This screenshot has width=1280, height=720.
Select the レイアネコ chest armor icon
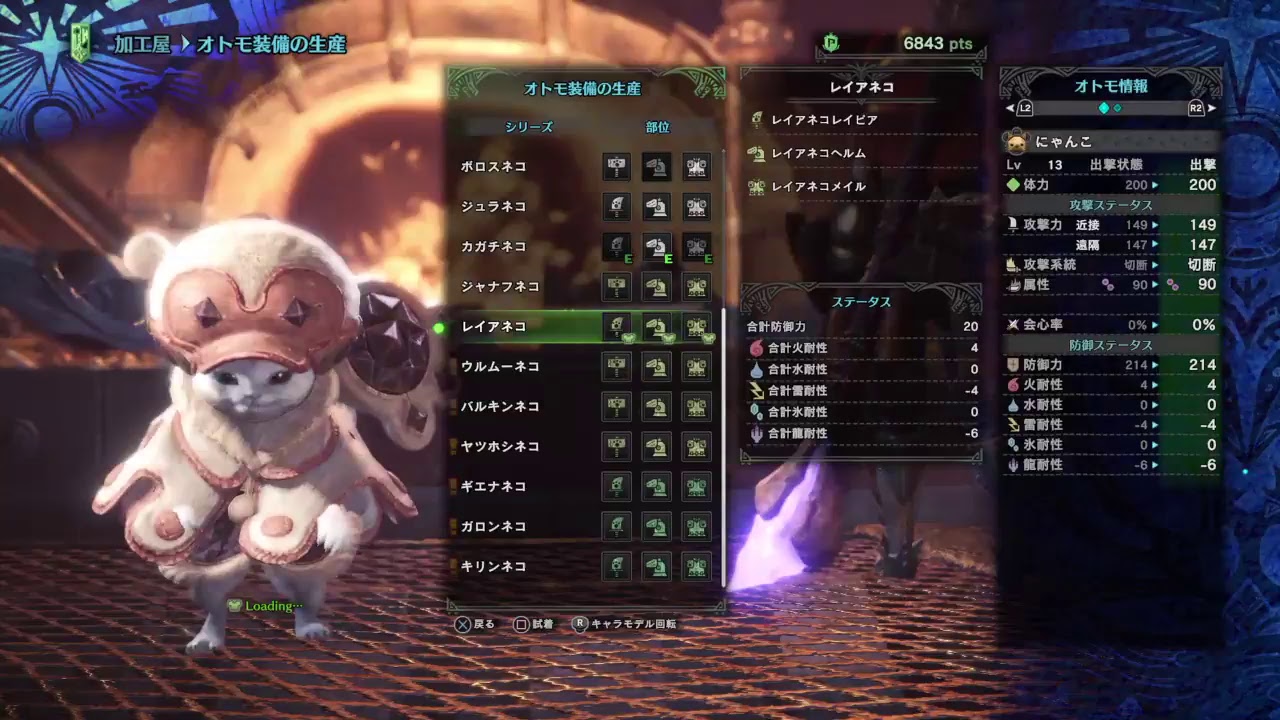pos(697,327)
